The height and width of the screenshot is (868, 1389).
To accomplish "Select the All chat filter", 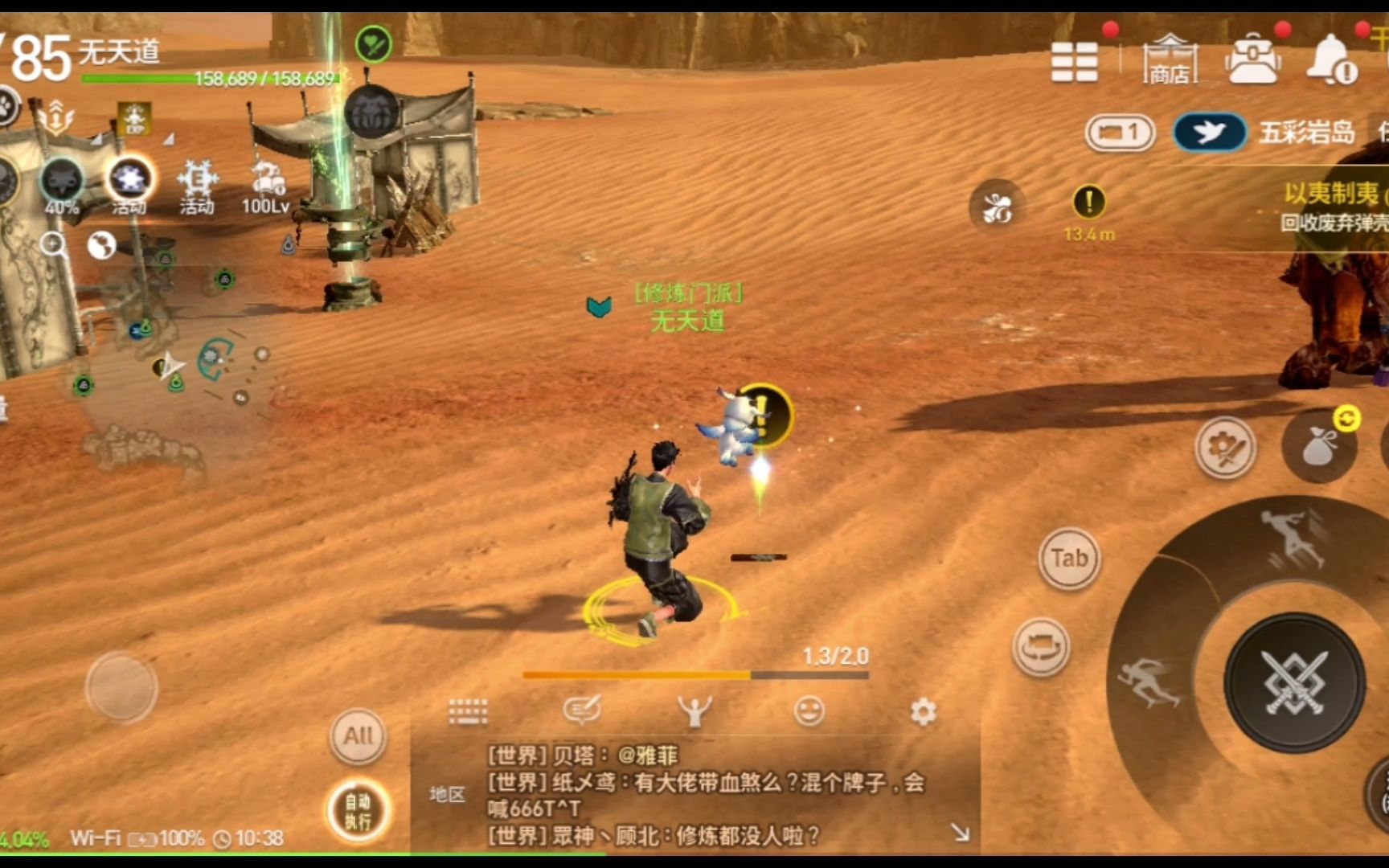I will [359, 735].
